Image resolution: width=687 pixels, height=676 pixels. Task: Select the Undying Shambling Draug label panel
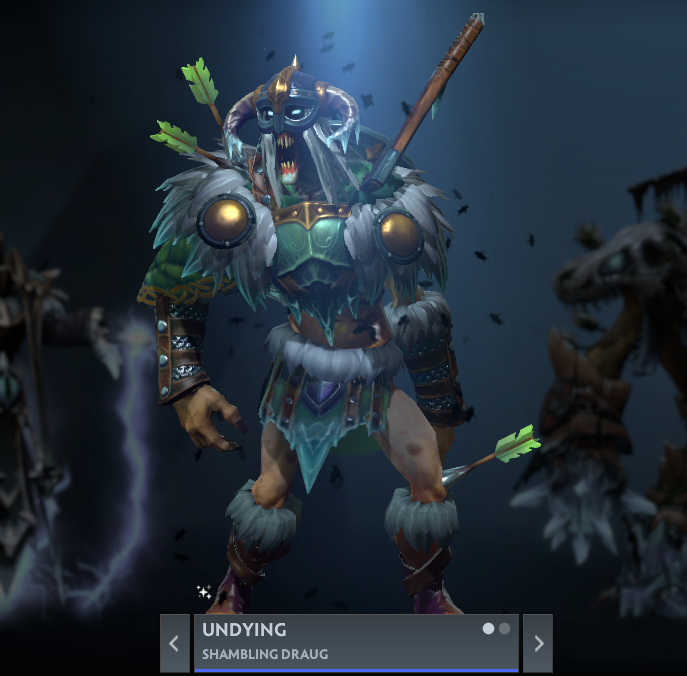(340, 642)
